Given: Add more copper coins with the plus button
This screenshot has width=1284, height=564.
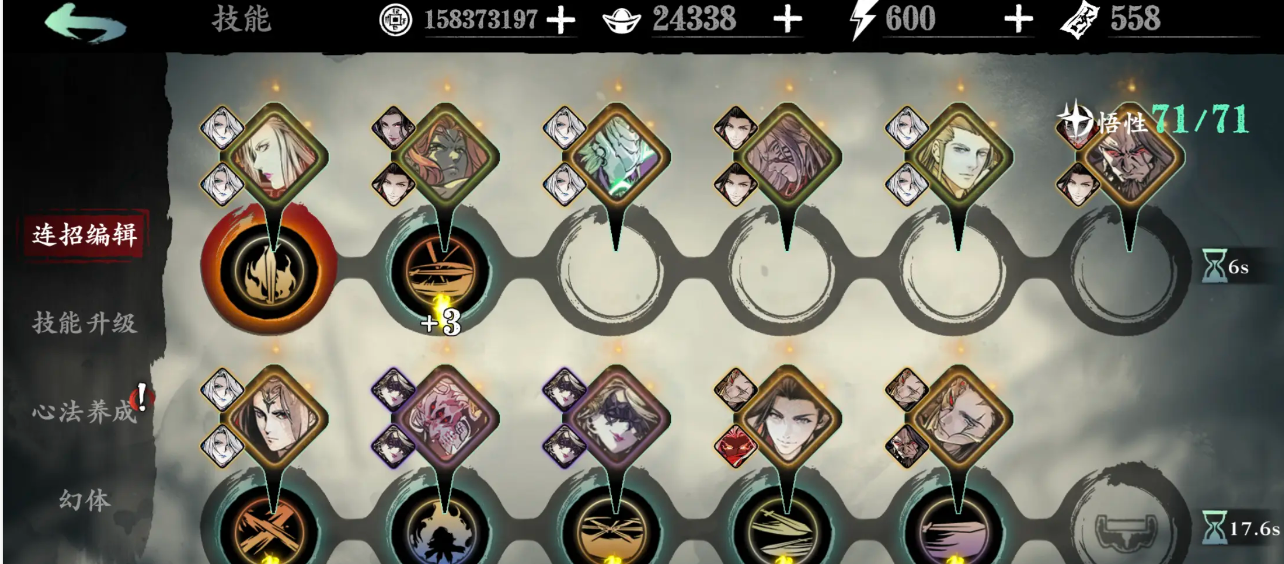Looking at the screenshot, I should coord(561,20).
